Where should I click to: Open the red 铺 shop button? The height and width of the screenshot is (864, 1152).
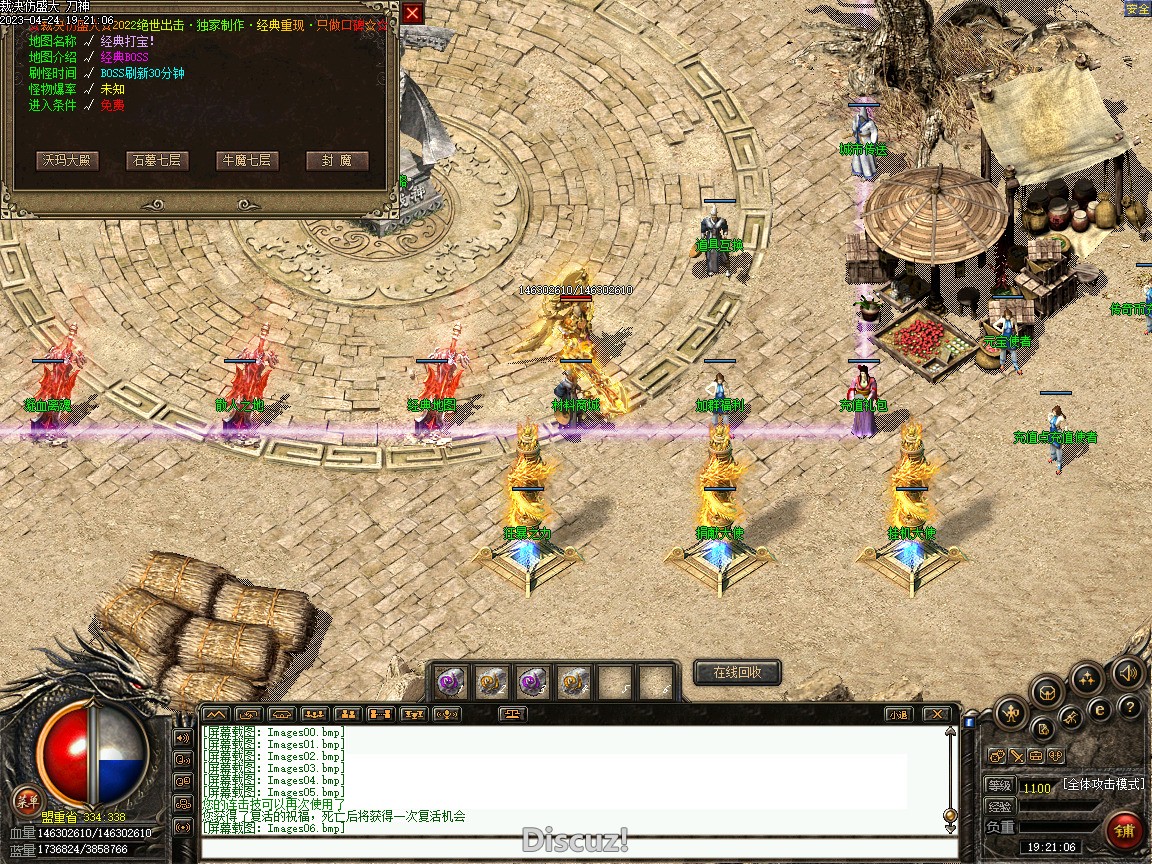(x=1125, y=830)
